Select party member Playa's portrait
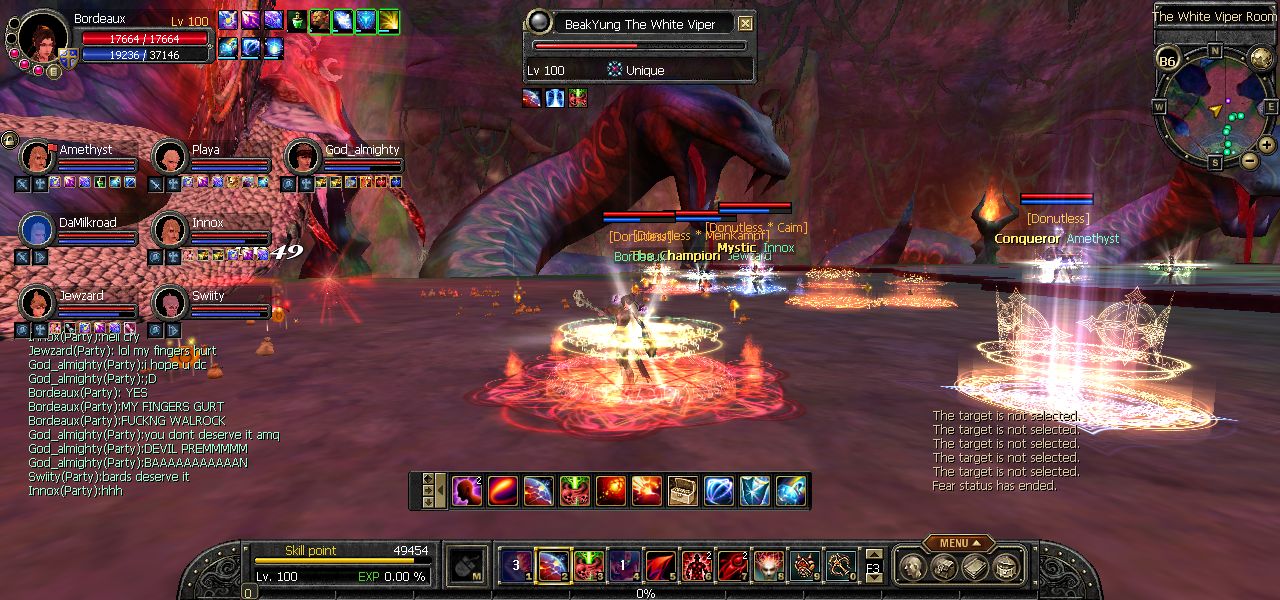The height and width of the screenshot is (600, 1280). pos(169,158)
